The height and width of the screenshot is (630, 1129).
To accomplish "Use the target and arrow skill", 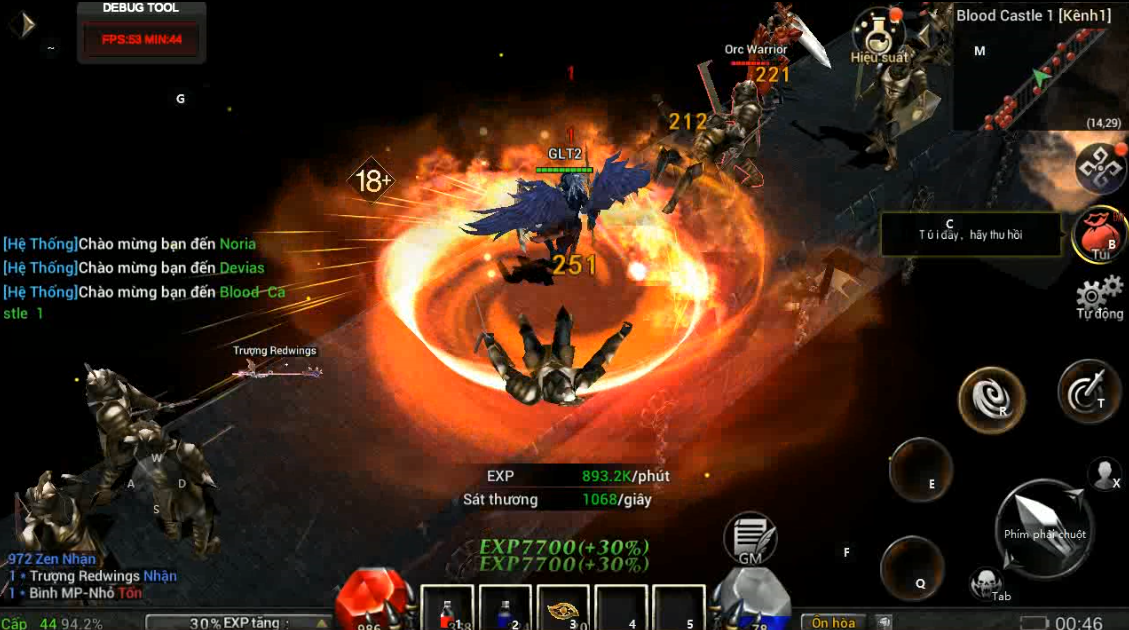I will [1089, 391].
